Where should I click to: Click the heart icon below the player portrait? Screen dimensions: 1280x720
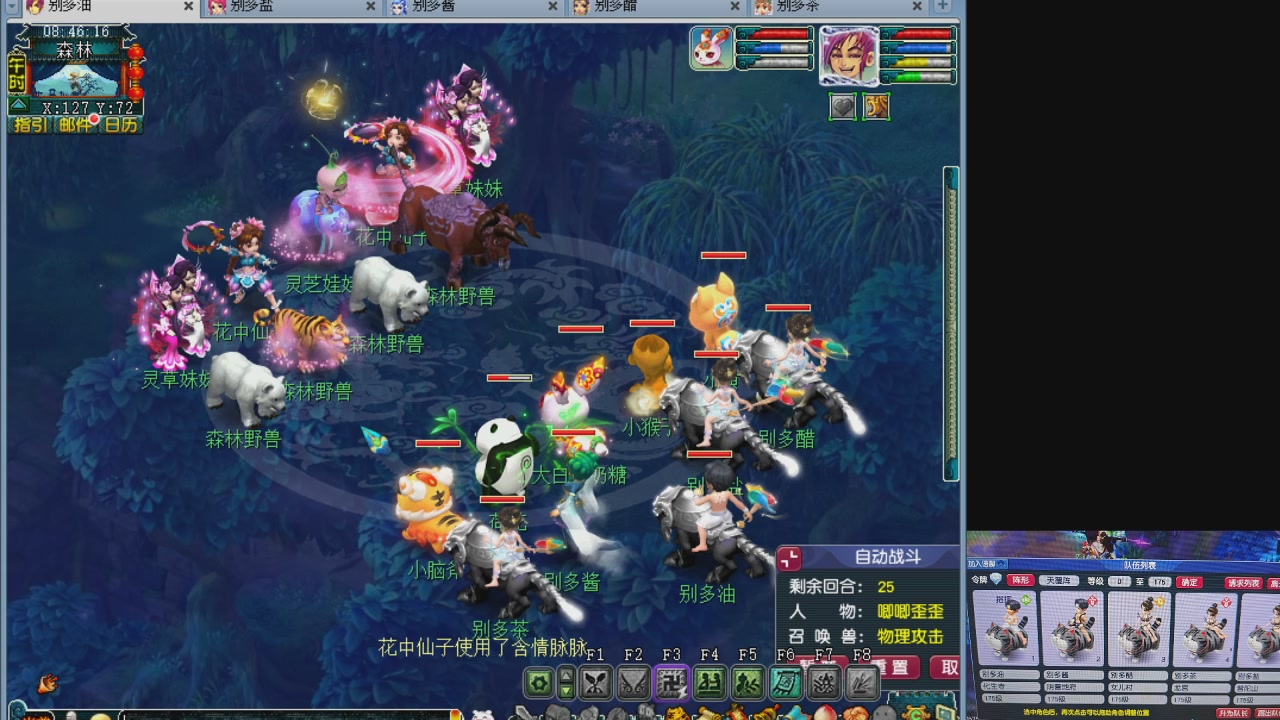pyautogui.click(x=842, y=107)
